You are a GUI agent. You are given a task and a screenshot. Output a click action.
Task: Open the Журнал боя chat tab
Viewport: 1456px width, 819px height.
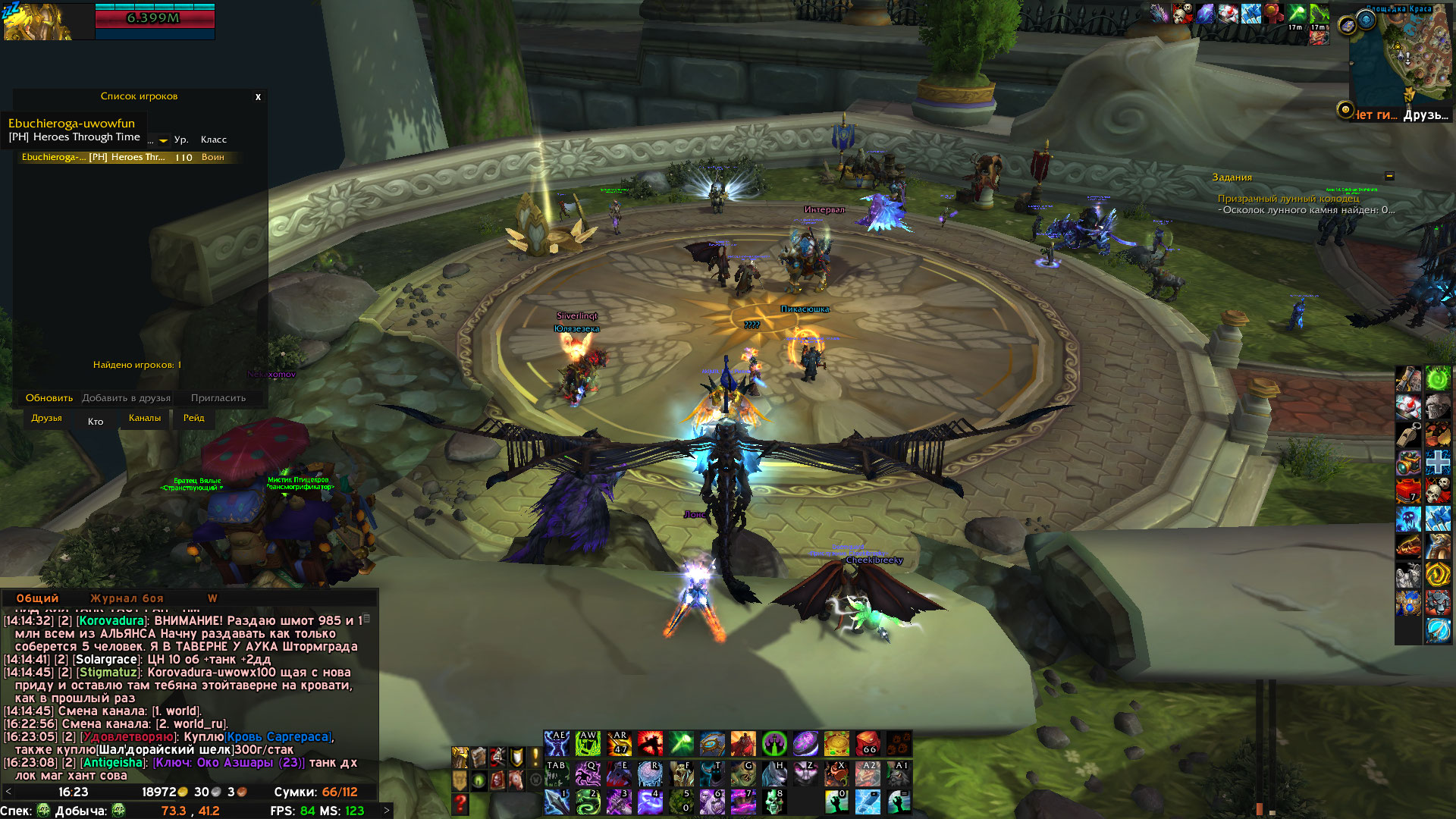tap(127, 598)
